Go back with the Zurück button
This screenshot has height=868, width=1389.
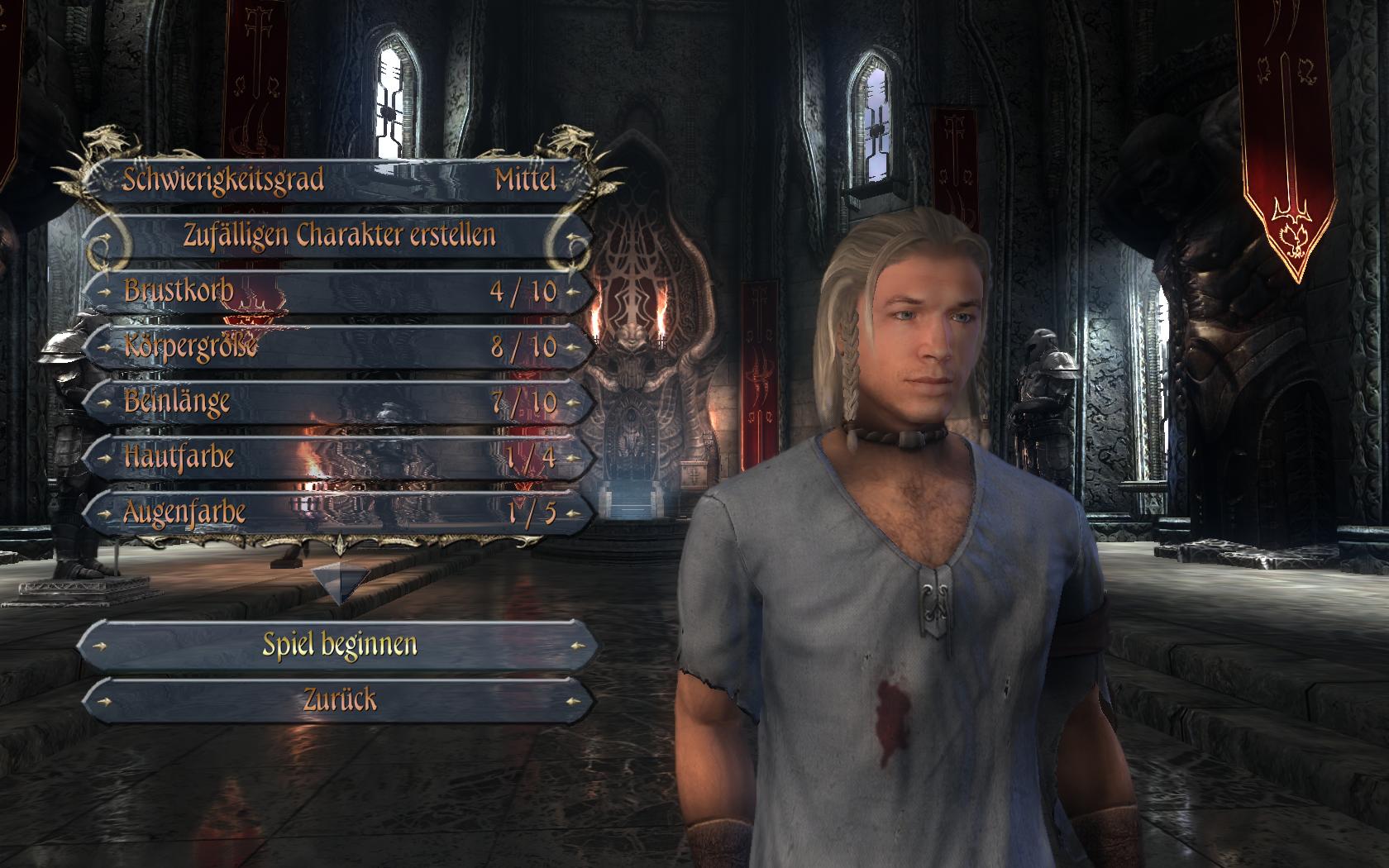pyautogui.click(x=339, y=700)
